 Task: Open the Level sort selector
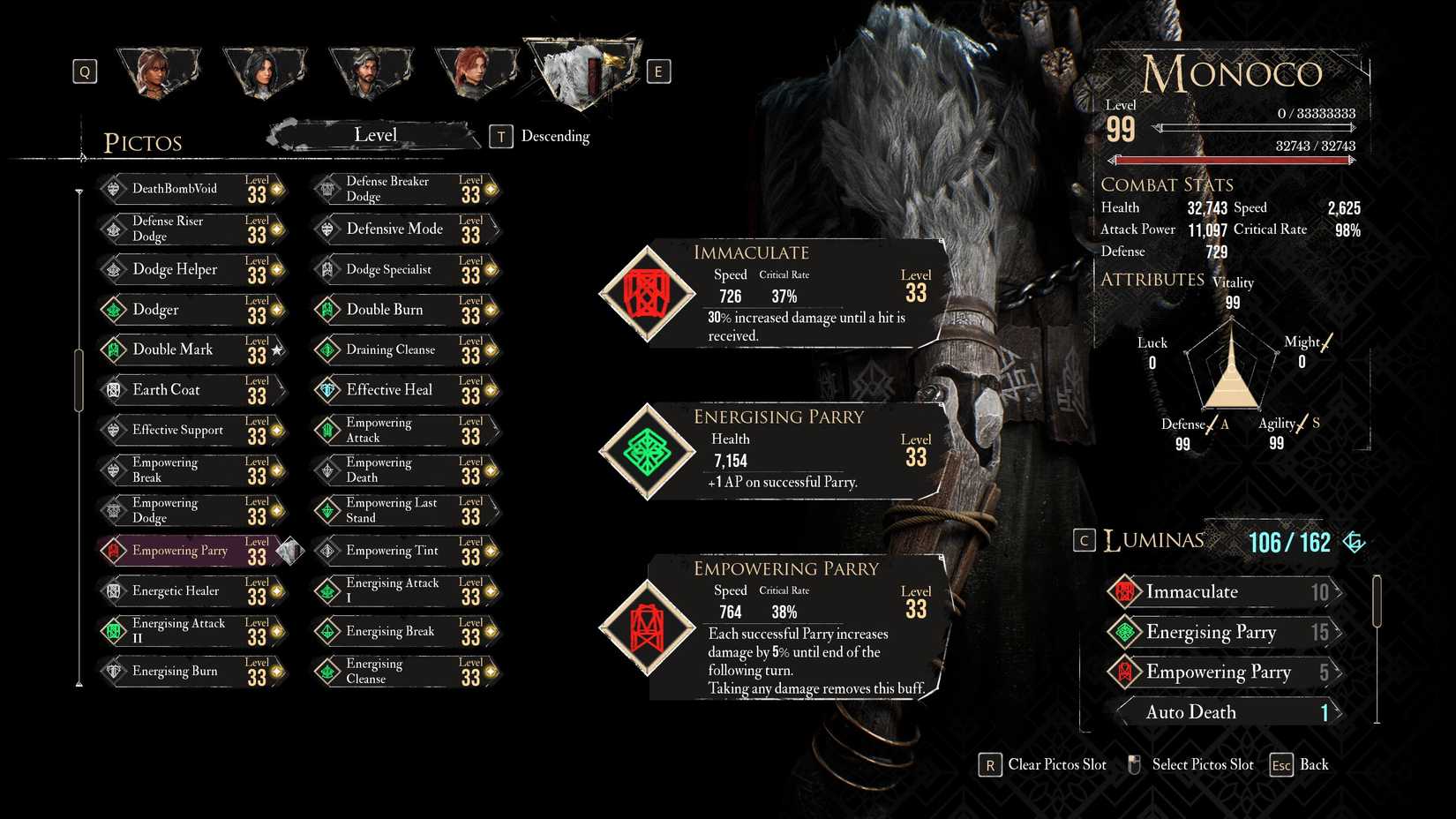click(375, 135)
